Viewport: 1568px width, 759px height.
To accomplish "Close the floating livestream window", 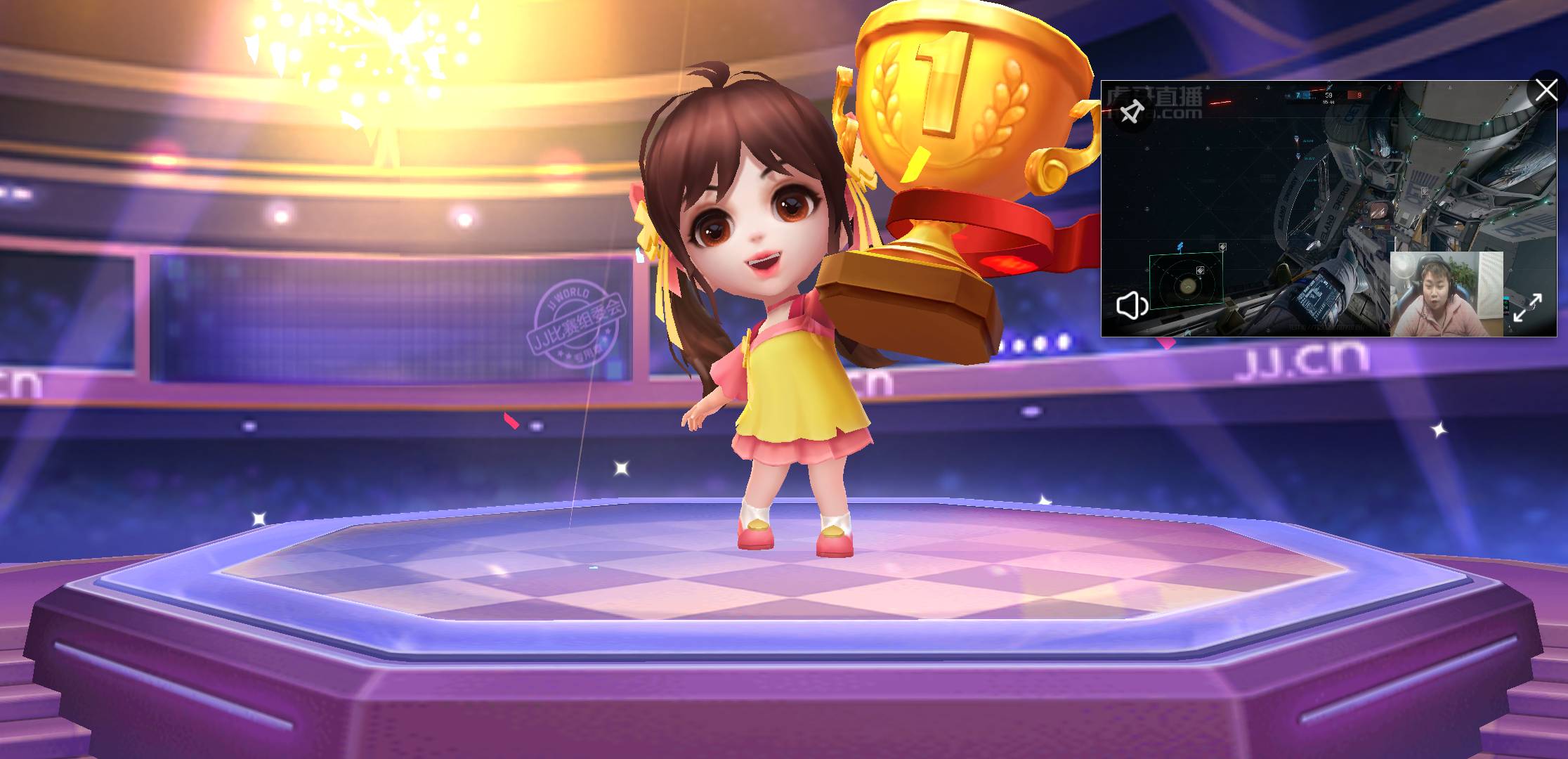I will [1546, 91].
